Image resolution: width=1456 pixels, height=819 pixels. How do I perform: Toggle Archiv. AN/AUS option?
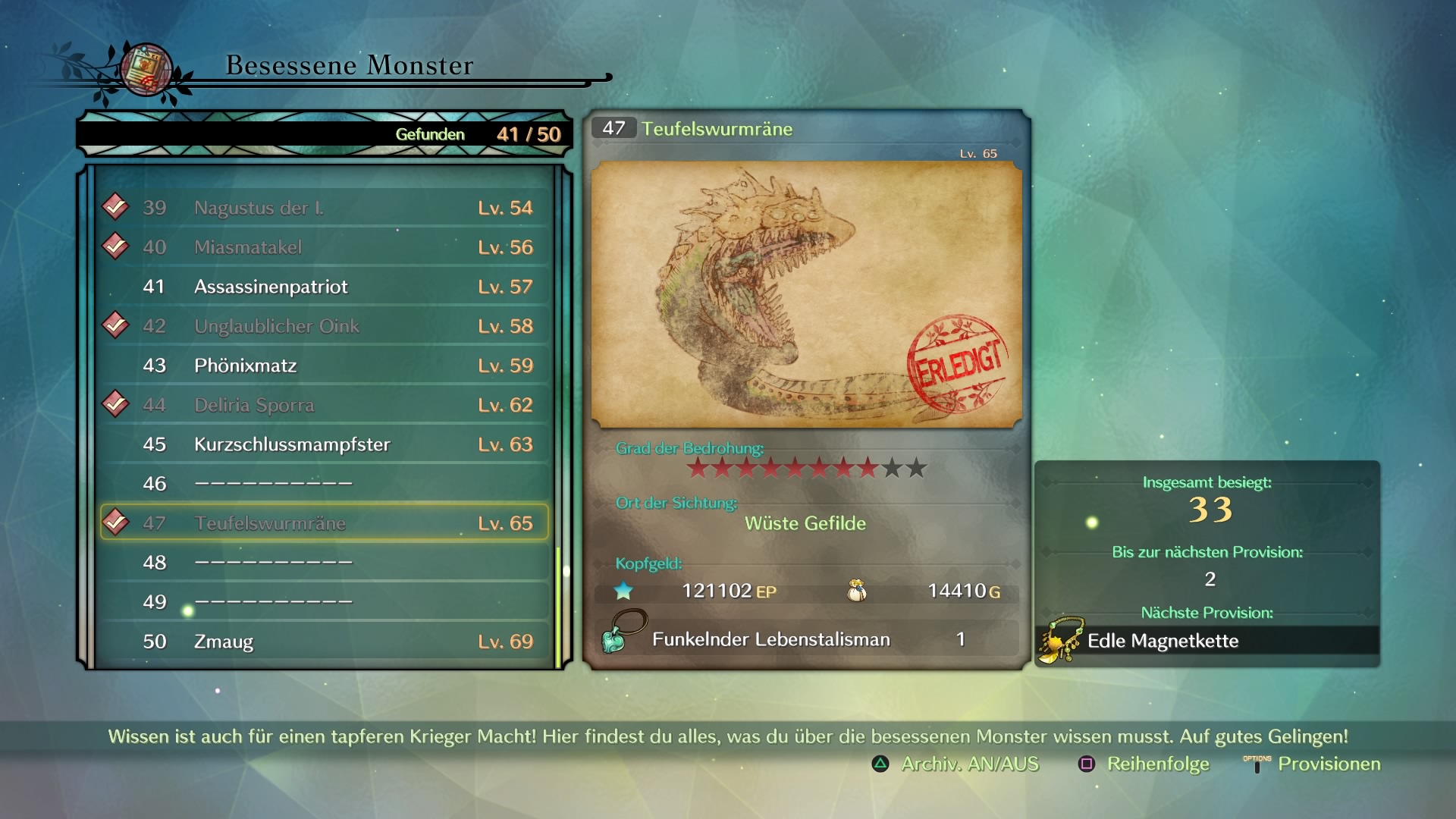click(x=955, y=764)
